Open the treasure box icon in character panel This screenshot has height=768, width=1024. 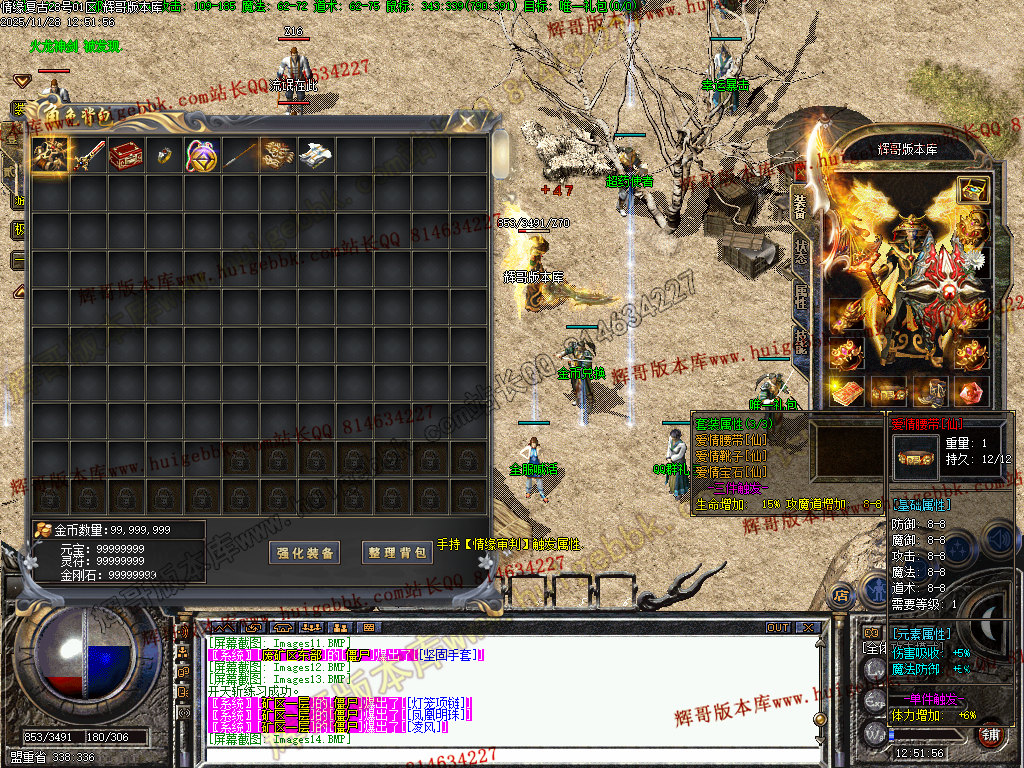[x=971, y=190]
